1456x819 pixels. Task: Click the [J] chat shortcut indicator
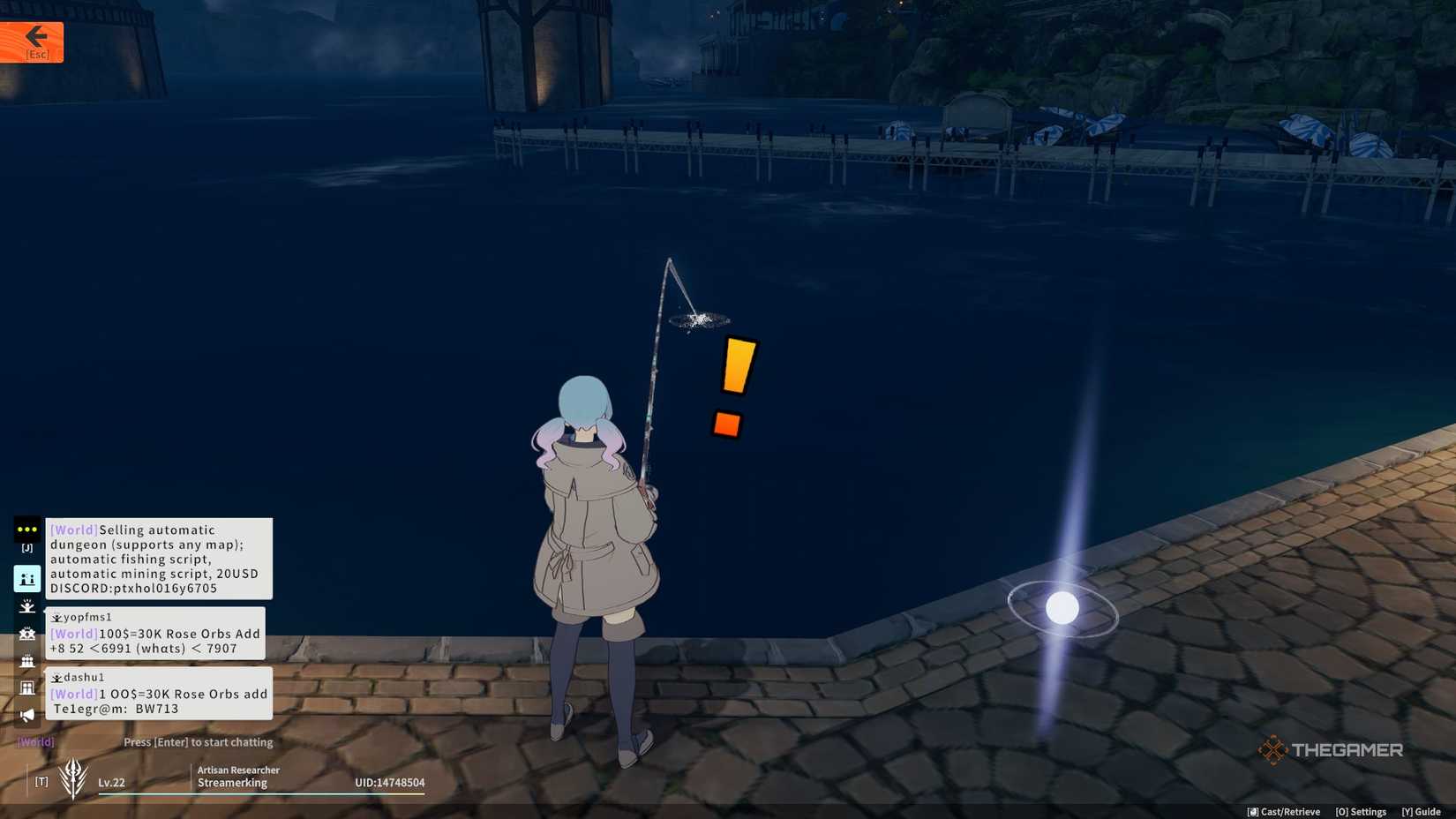(26, 547)
